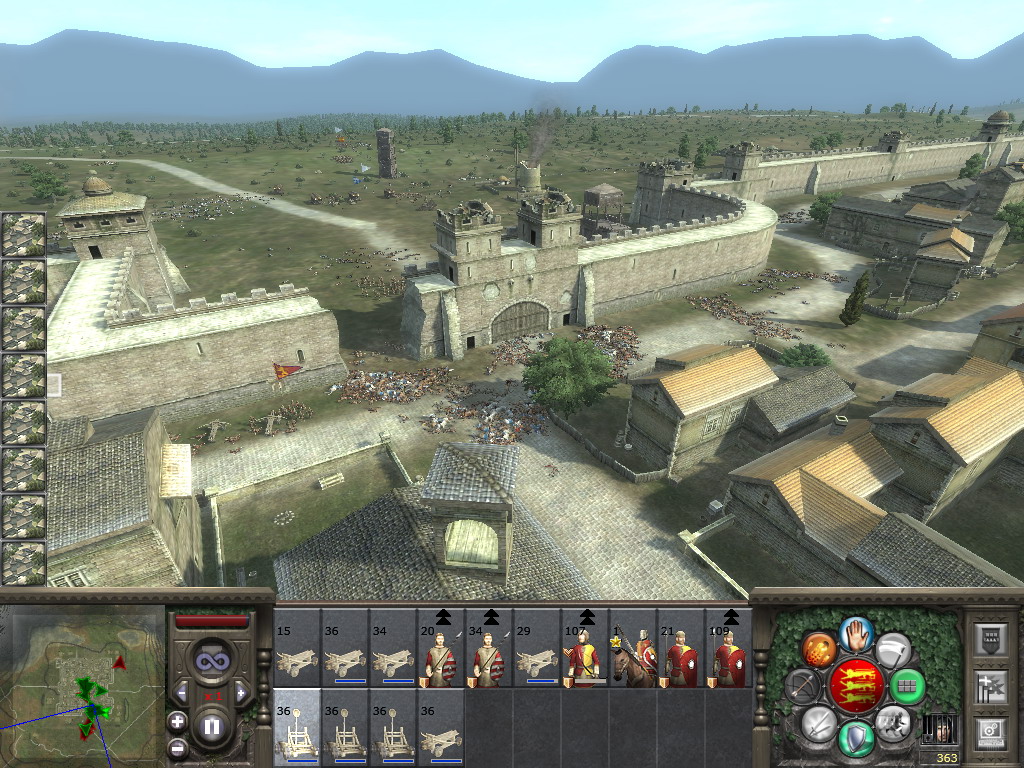
Task: Increase battle speed with the plus arrow
Action: click(241, 692)
